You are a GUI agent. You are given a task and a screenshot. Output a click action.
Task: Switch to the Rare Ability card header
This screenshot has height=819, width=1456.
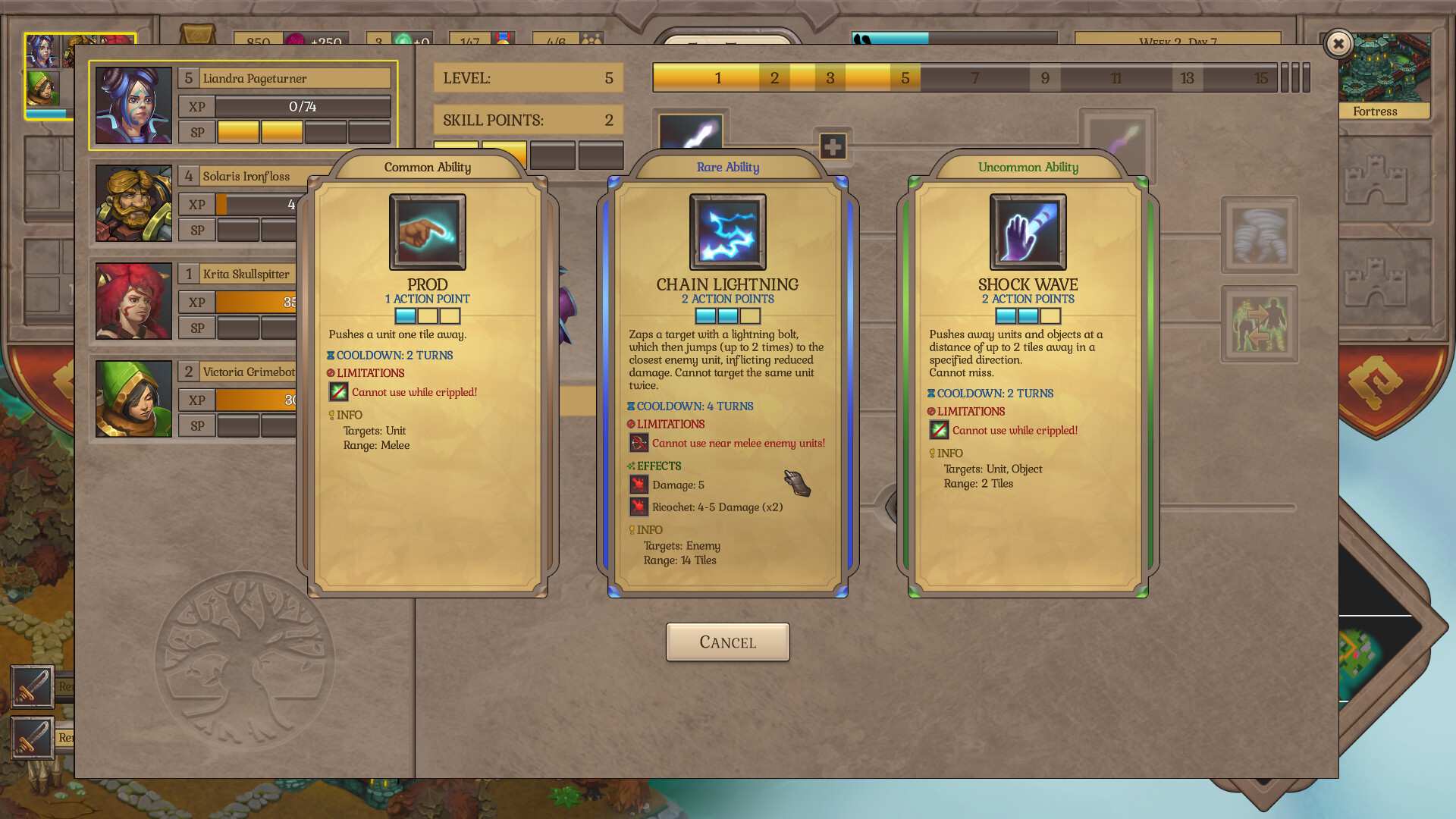coord(726,168)
